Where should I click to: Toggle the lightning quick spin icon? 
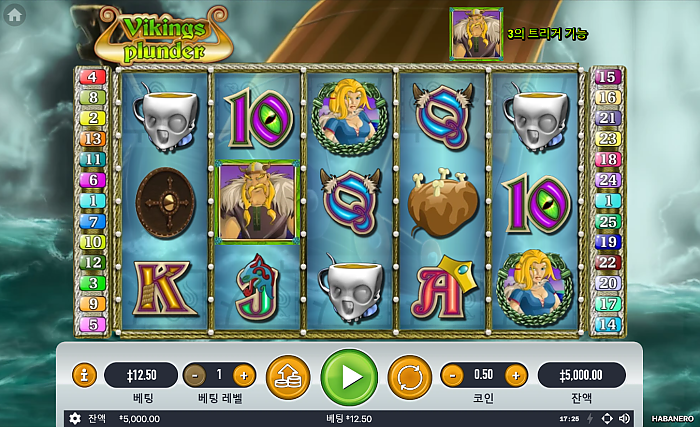pyautogui.click(x=589, y=419)
